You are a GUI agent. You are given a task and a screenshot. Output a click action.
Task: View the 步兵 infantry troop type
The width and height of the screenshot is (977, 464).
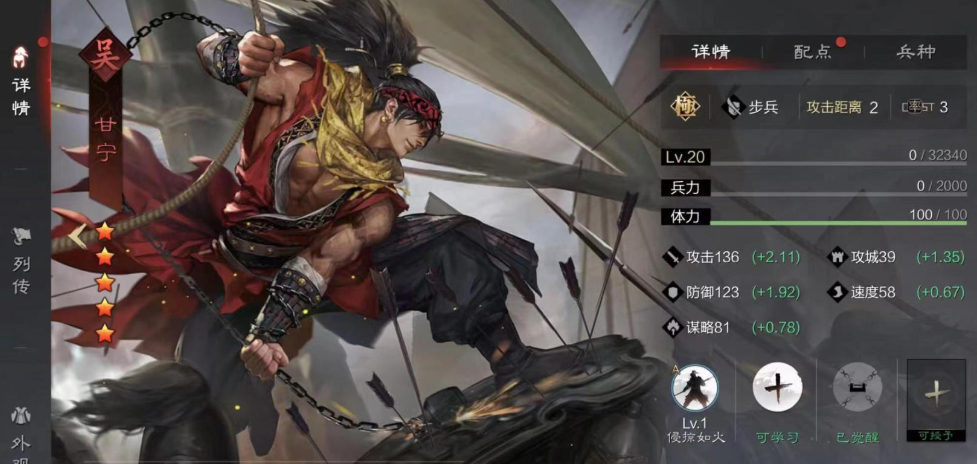click(753, 107)
